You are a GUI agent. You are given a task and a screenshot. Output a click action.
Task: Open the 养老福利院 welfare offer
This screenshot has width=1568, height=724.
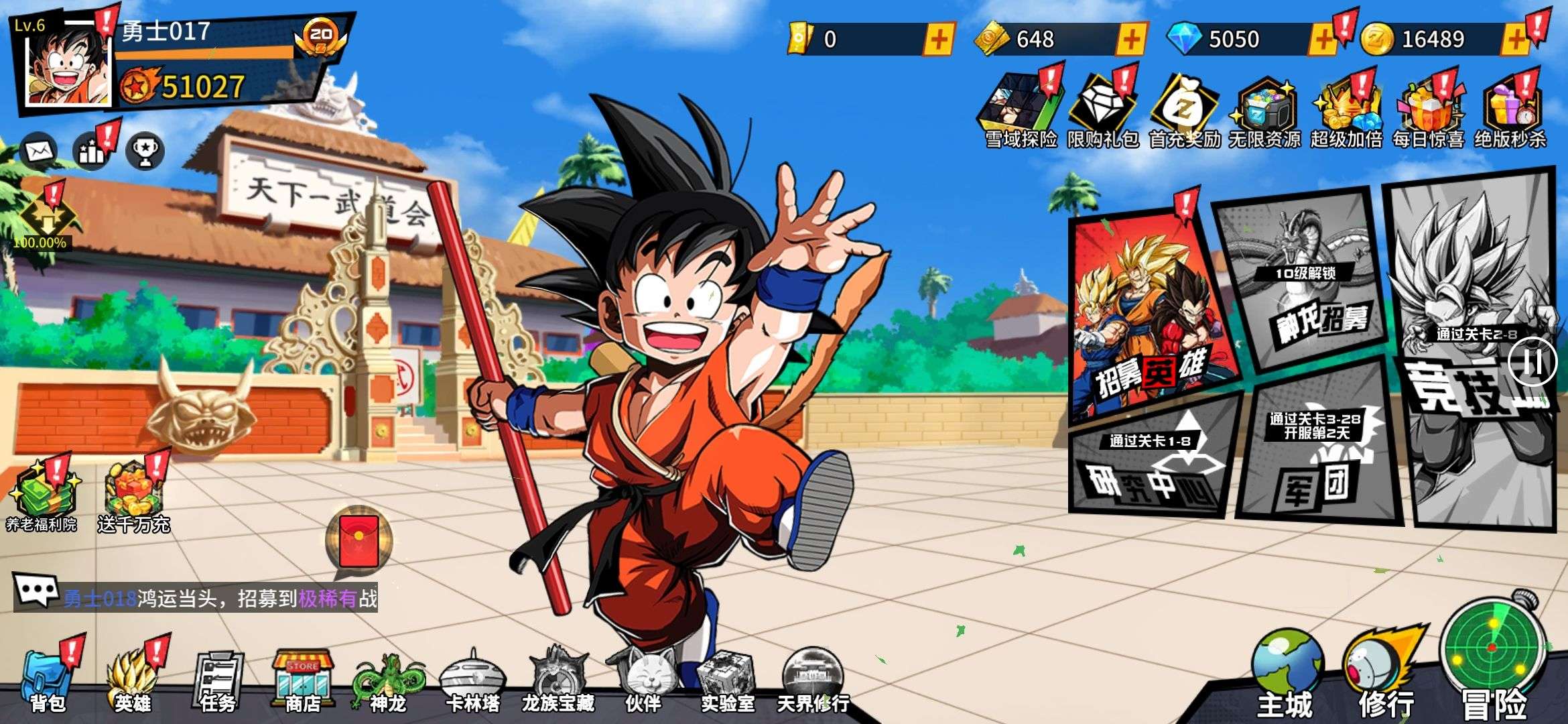pos(42,496)
